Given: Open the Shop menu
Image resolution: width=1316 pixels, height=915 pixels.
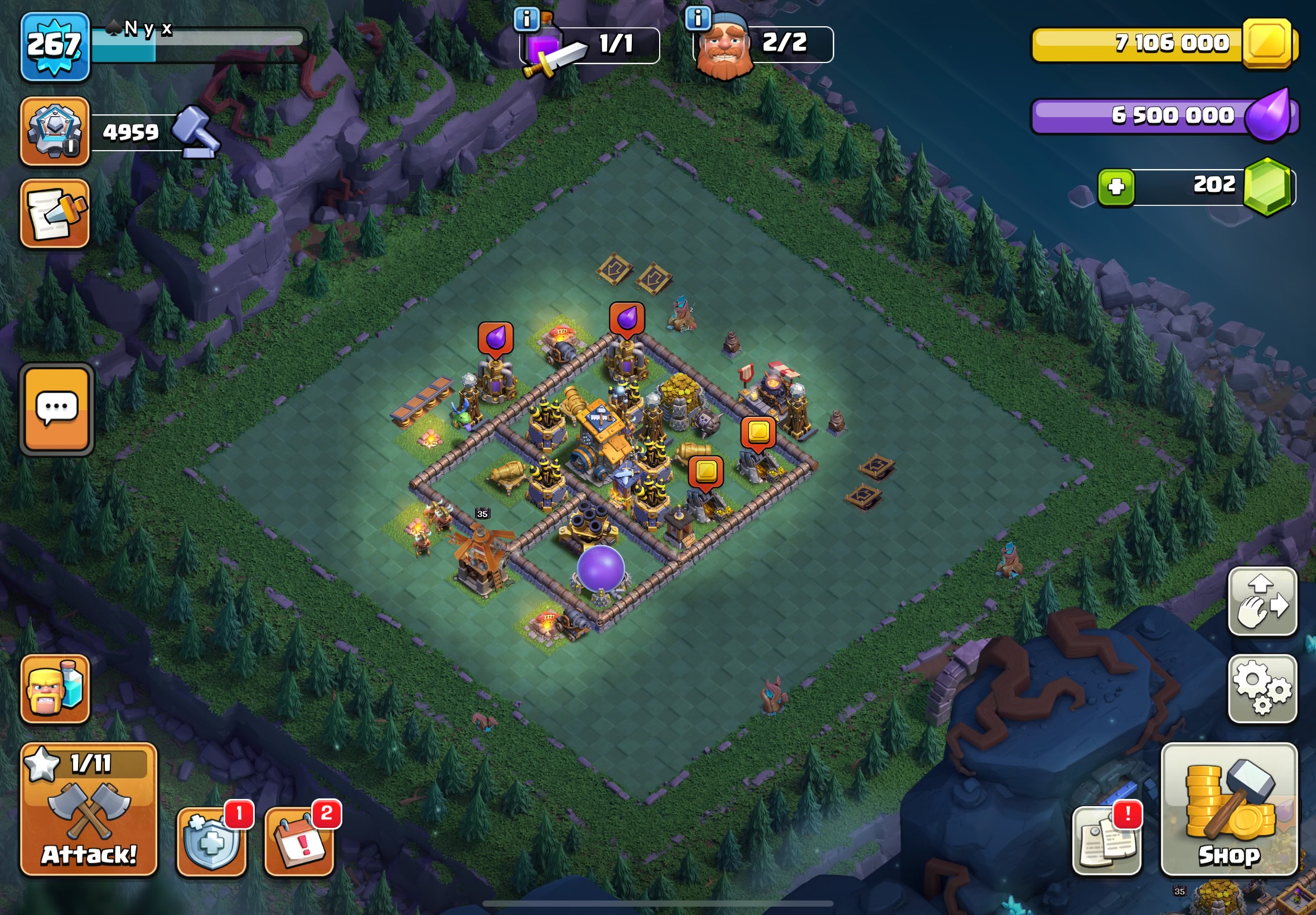Looking at the screenshot, I should click(x=1228, y=810).
